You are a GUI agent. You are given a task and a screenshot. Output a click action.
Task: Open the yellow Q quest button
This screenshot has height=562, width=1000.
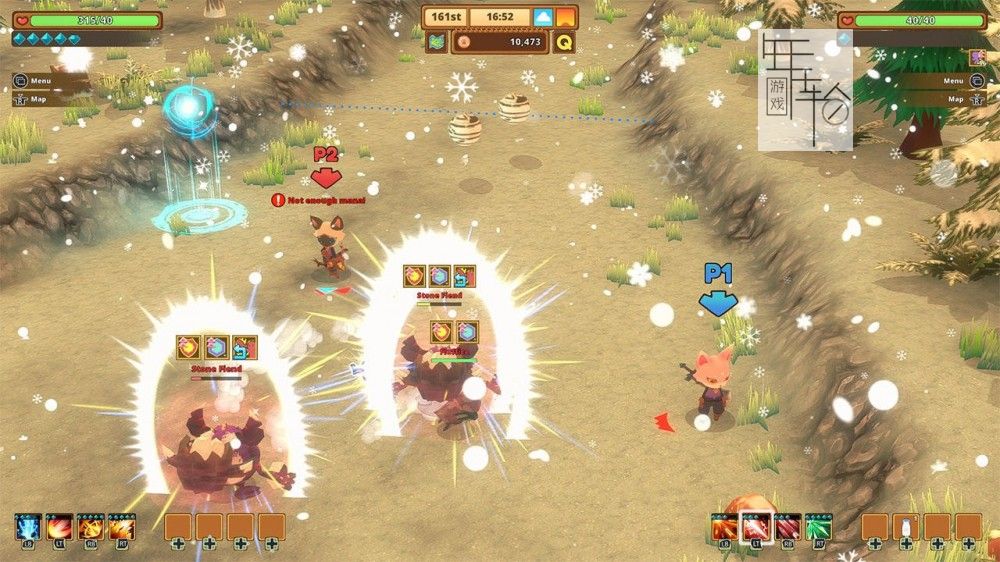pos(564,42)
